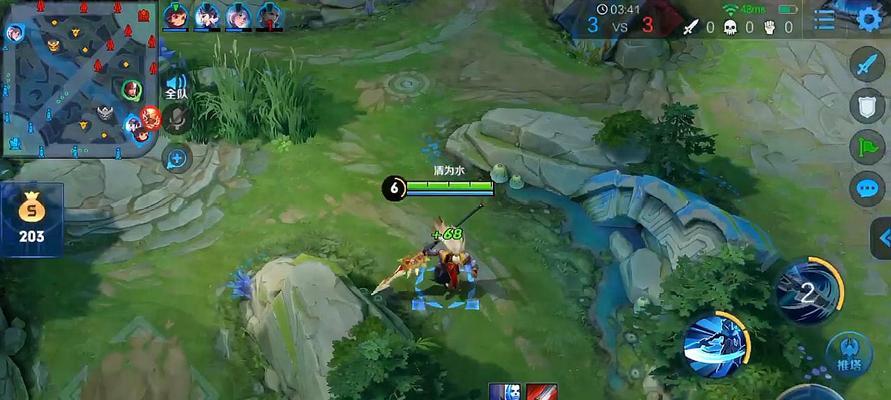Screen dimensions: 891x400
Task: Select the red blade buff icon
Action: [539, 391]
